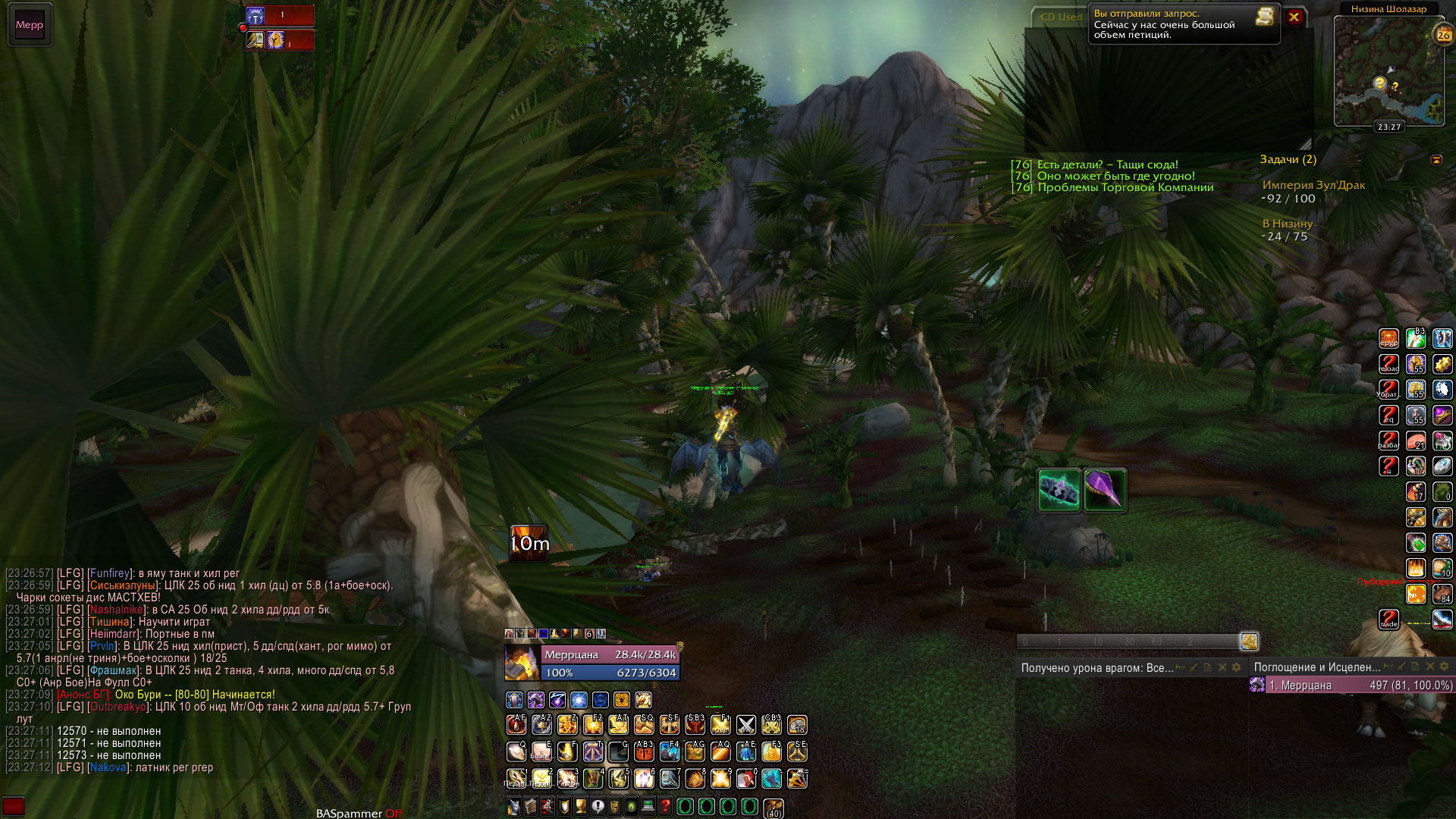This screenshot has height=819, width=1456.
Task: Click the trade macro button
Action: 1389,620
